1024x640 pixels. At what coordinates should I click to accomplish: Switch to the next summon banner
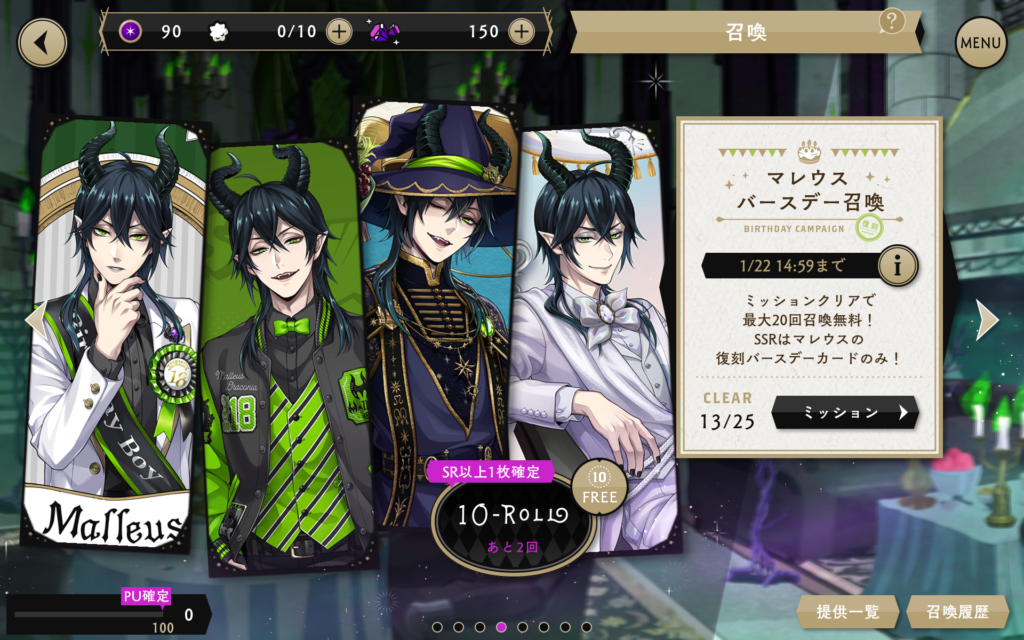coord(987,319)
